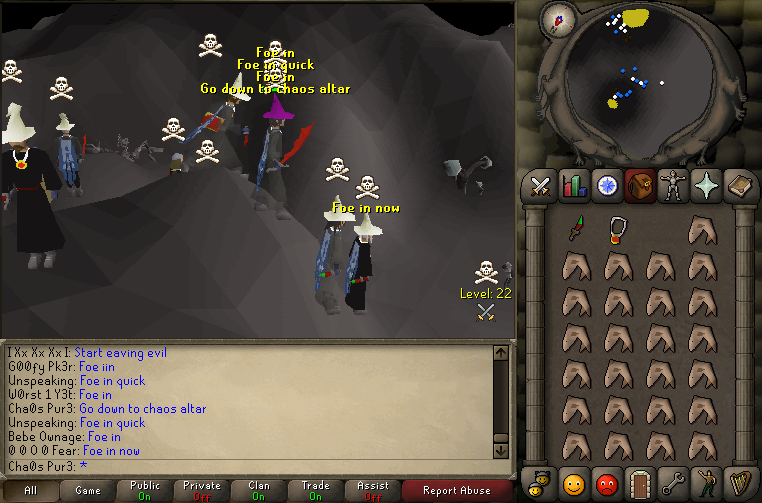Open the Combat Options crossed-swords tab
The image size is (762, 503).
coord(541,186)
